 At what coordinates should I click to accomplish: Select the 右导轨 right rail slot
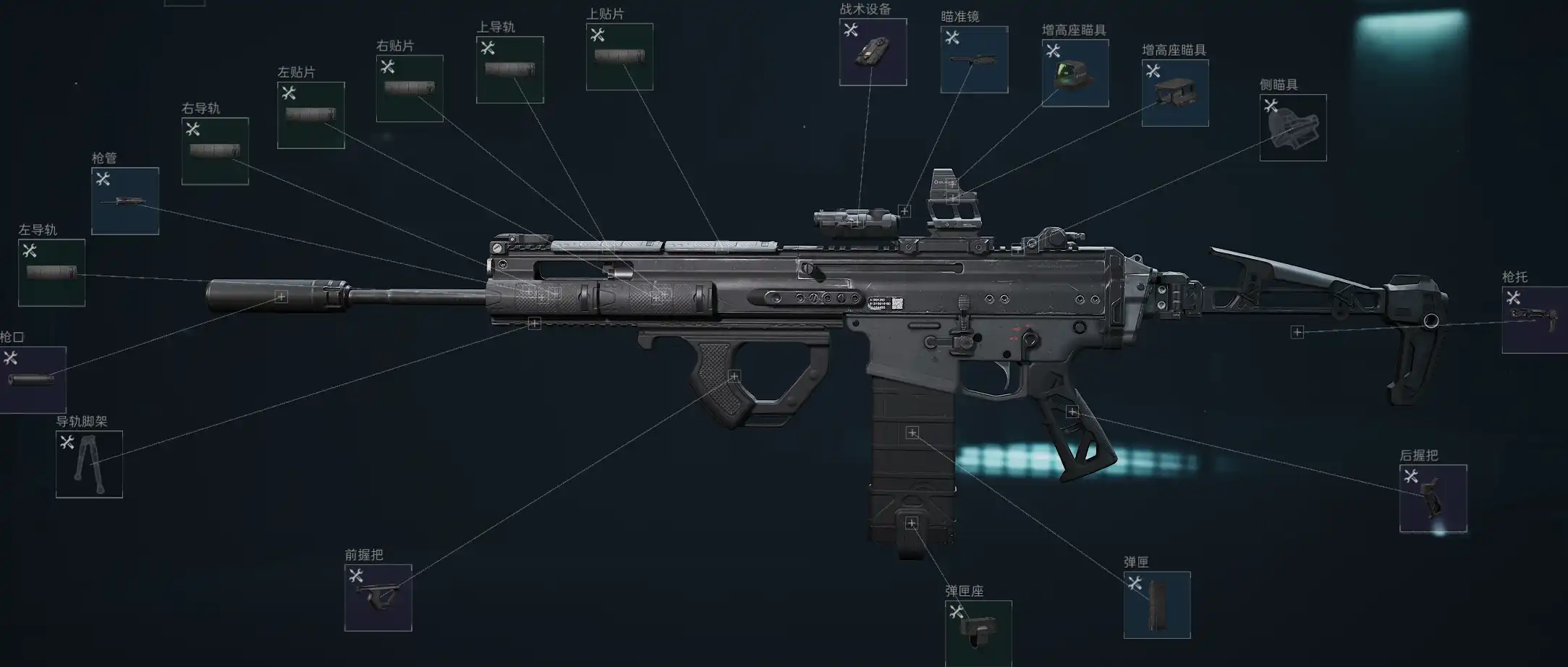click(x=215, y=151)
